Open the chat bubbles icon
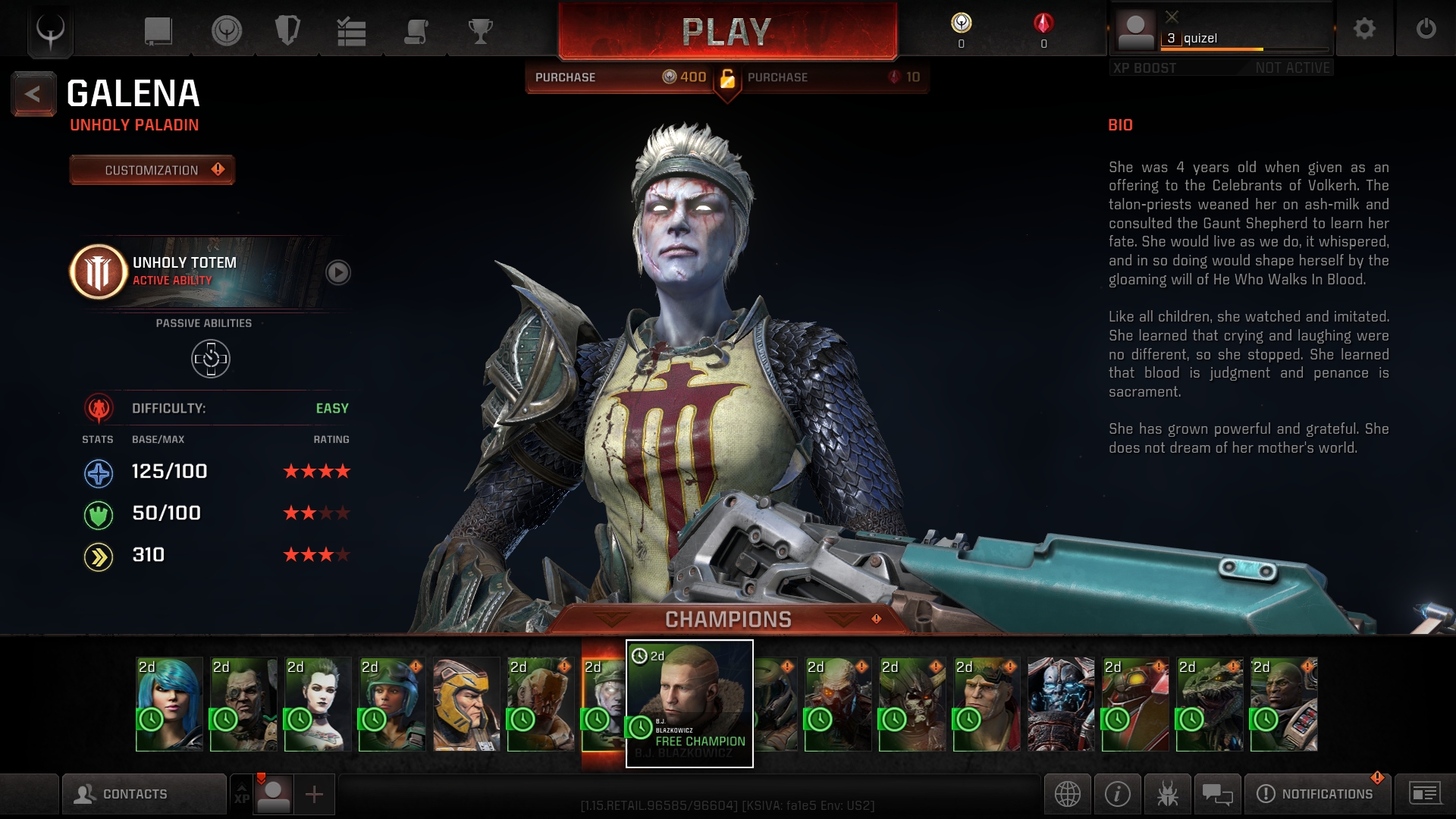The width and height of the screenshot is (1456, 819). [1217, 794]
